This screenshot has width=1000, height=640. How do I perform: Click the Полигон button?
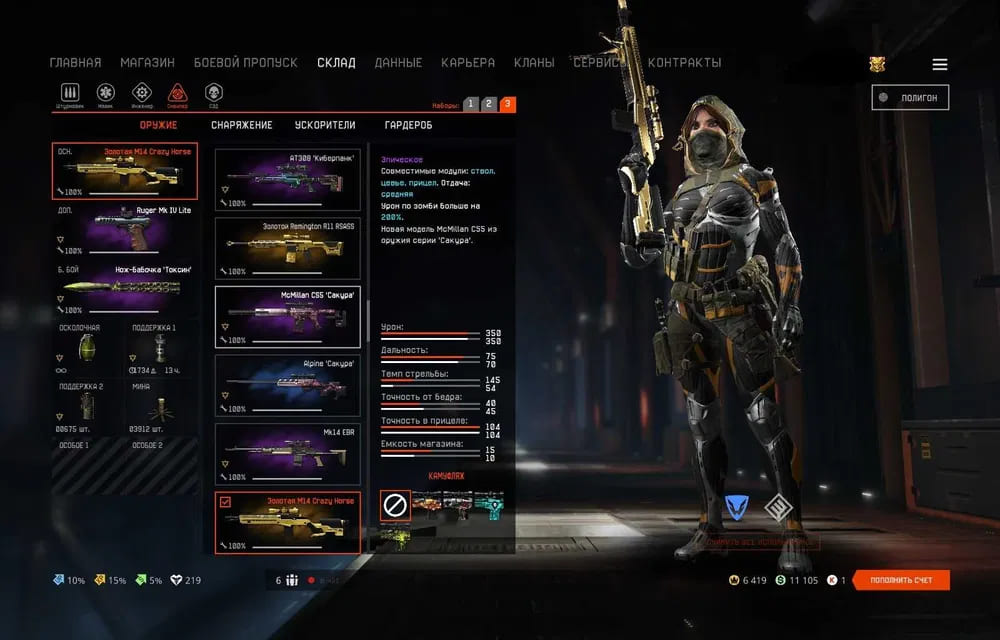(910, 97)
